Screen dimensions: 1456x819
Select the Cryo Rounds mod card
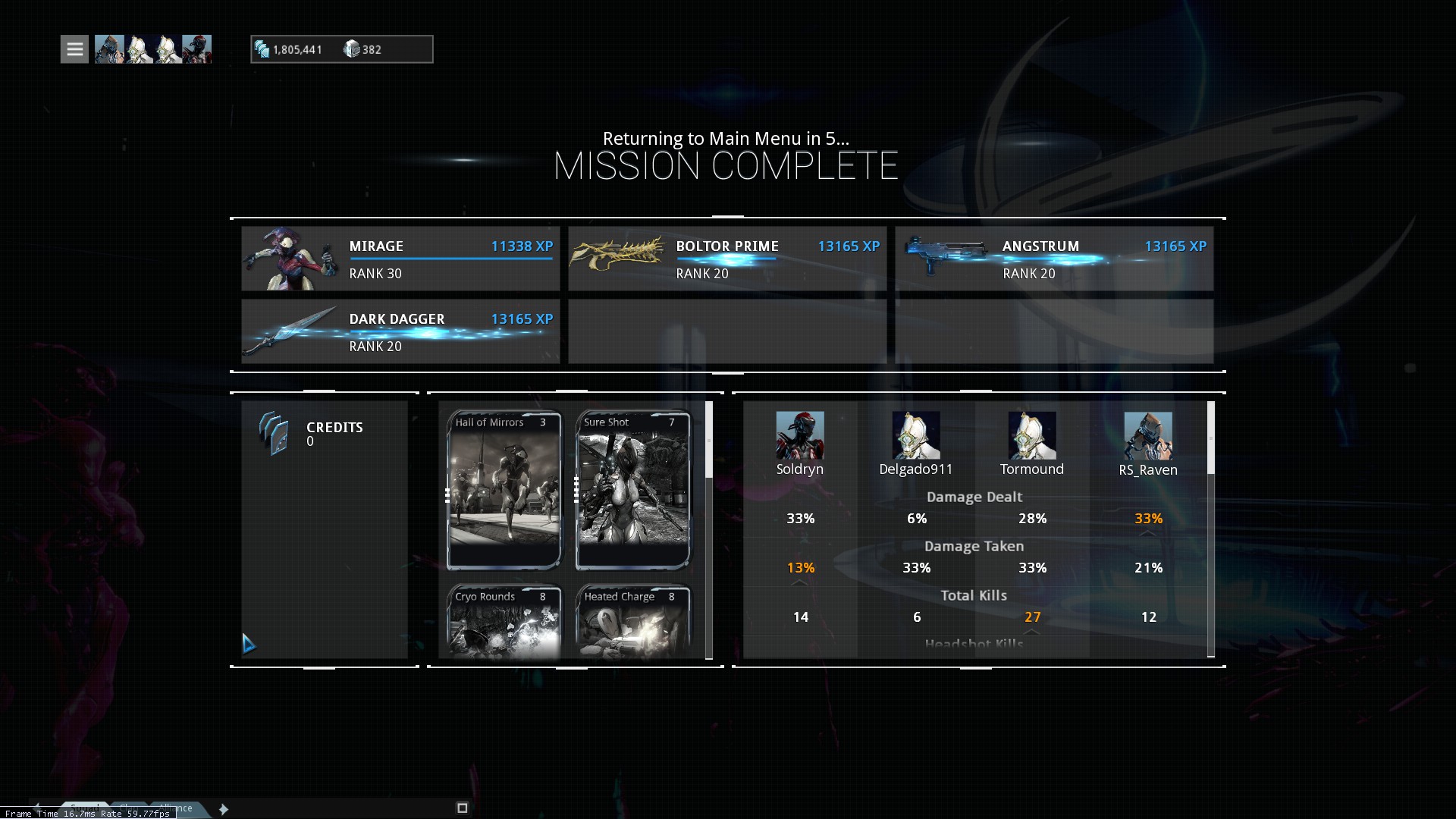pos(504,620)
